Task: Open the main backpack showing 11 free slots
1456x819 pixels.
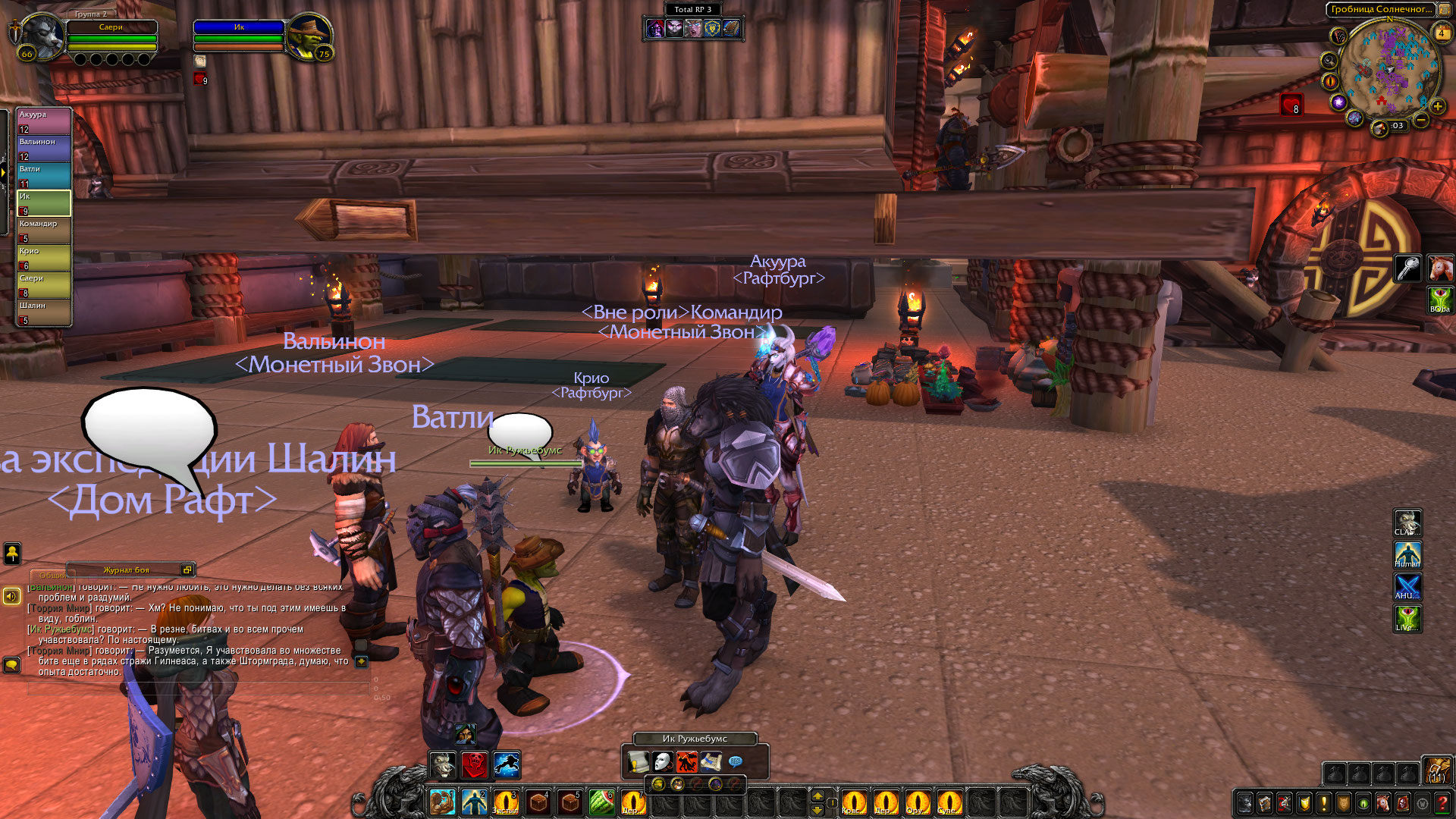Action: tap(1437, 770)
